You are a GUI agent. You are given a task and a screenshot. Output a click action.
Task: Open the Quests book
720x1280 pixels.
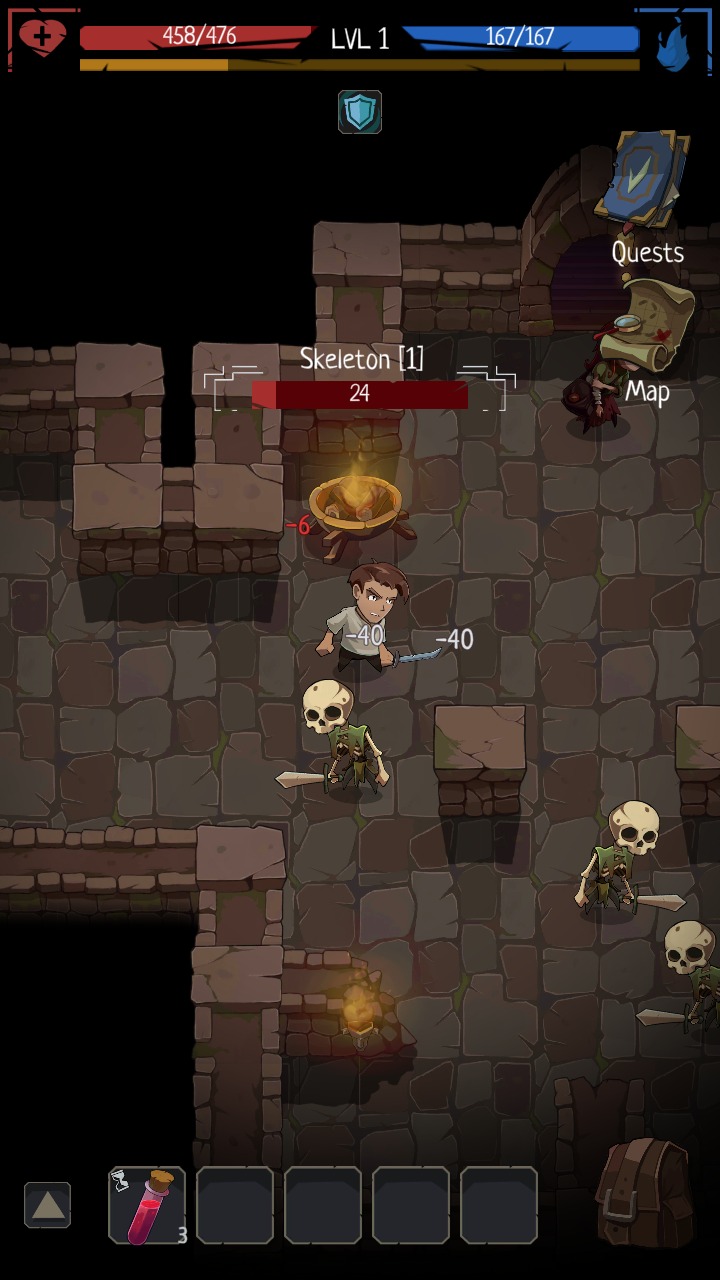(643, 181)
